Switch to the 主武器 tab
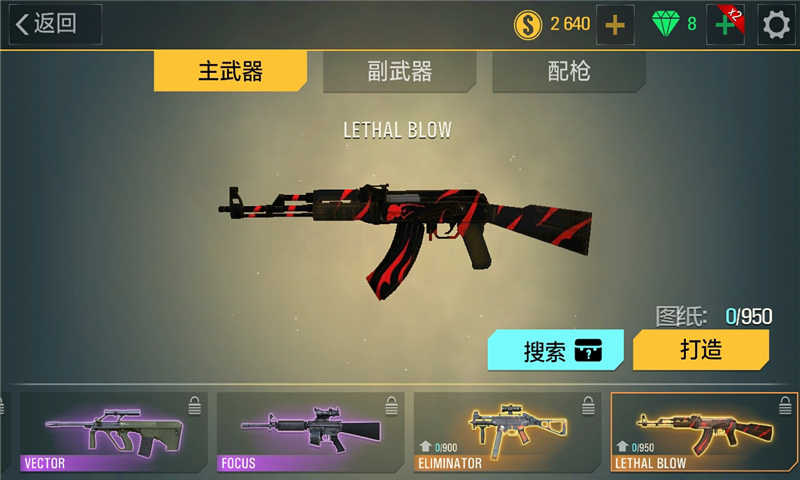Screen dimensions: 800x480 [x=230, y=72]
